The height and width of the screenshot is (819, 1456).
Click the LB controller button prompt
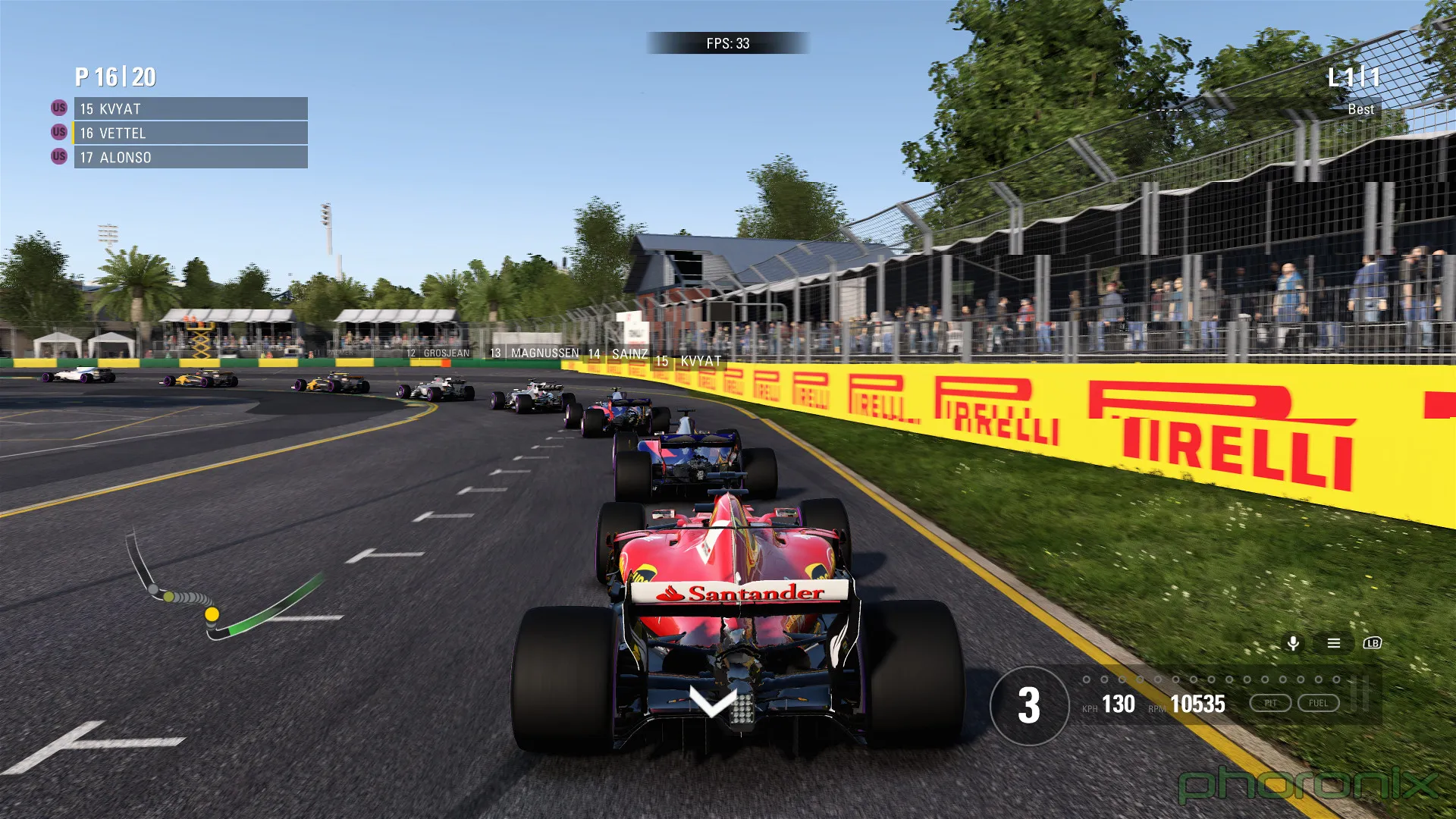pyautogui.click(x=1372, y=643)
